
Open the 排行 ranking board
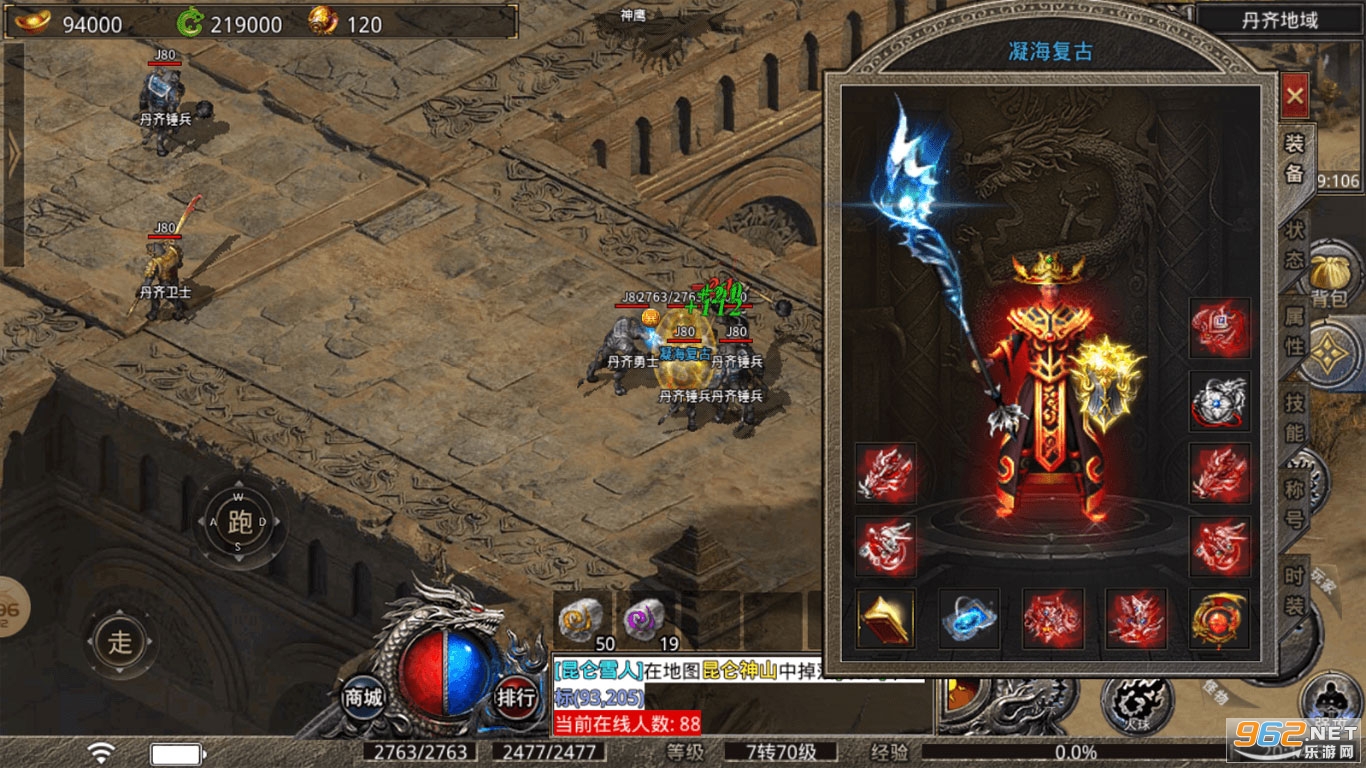[x=516, y=697]
